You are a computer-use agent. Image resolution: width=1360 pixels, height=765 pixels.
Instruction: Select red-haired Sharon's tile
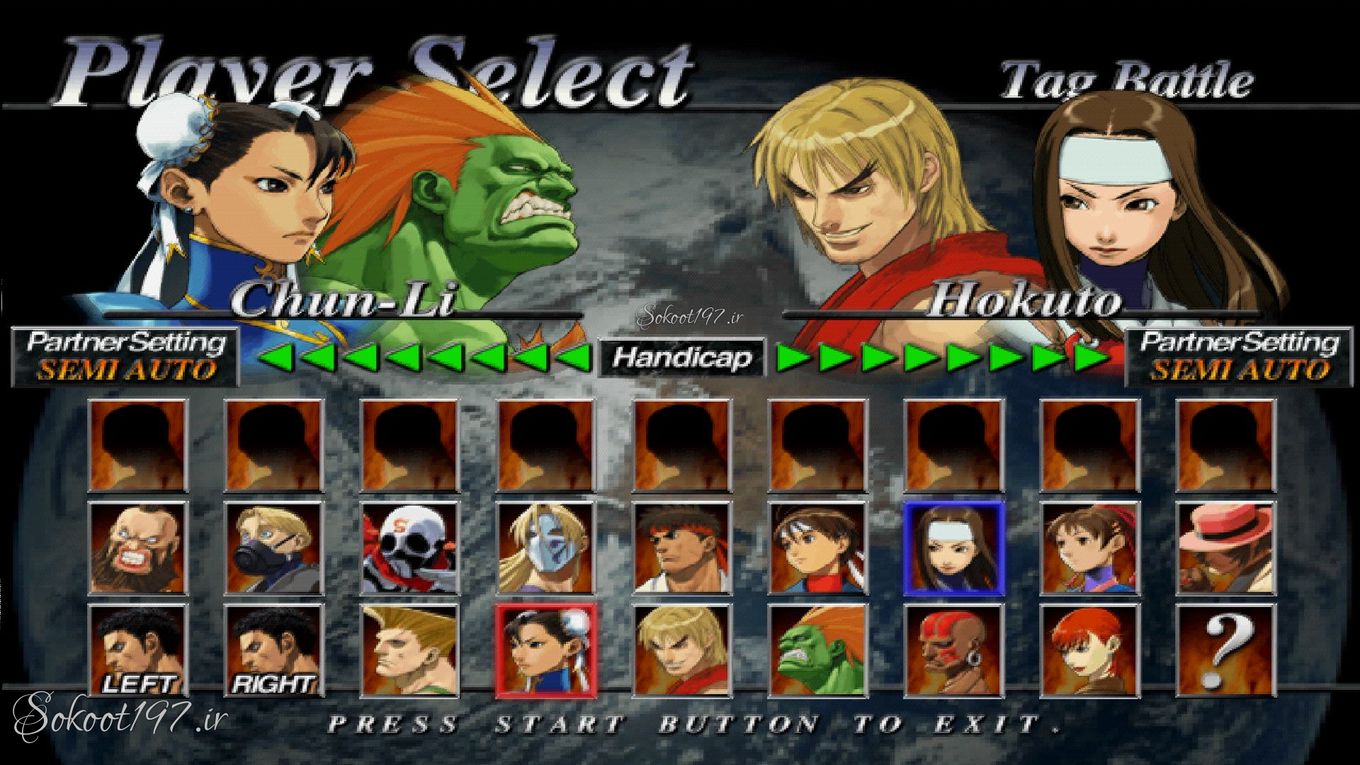(x=1089, y=651)
